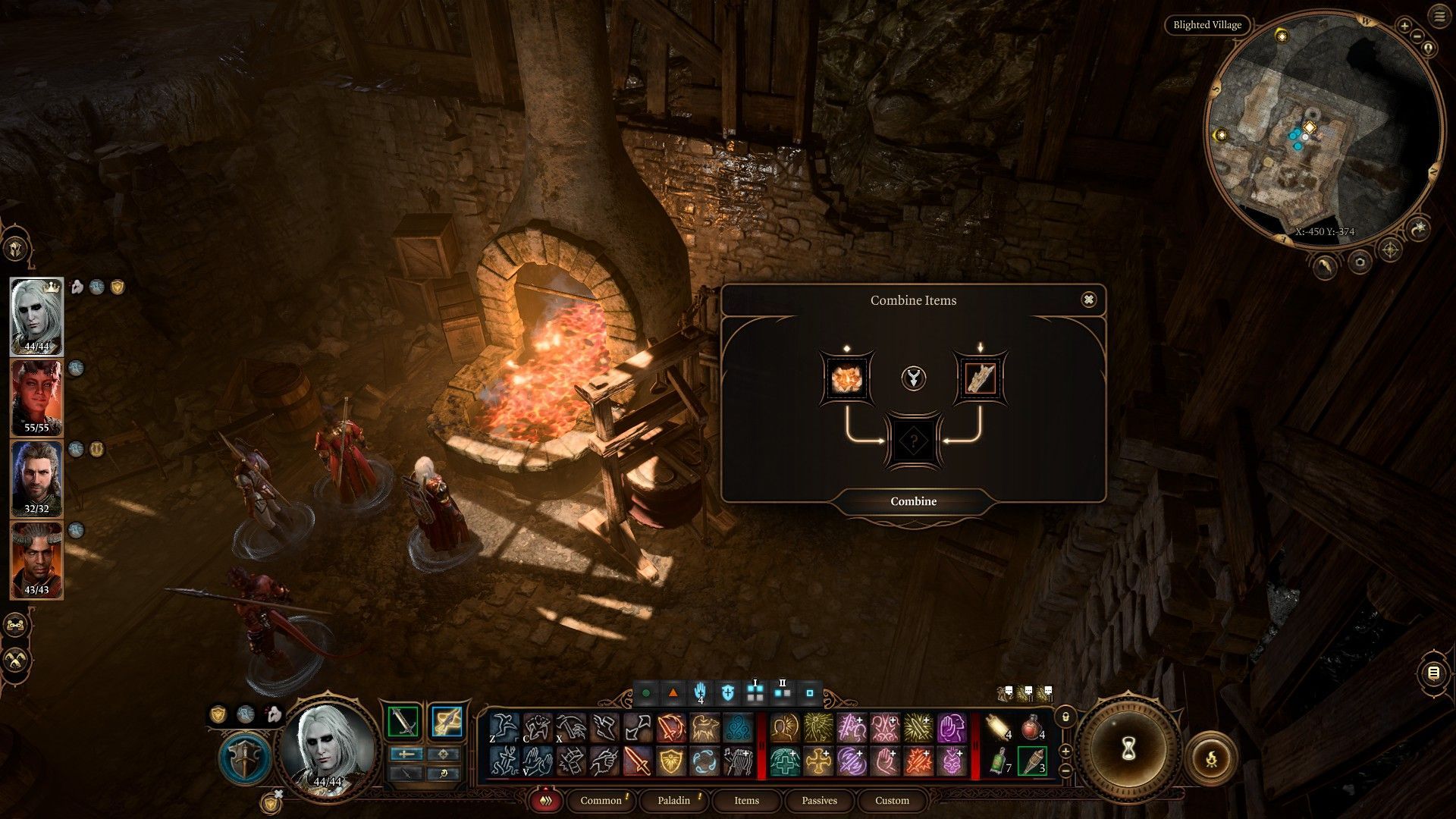Select the second ingredient slot on the right
1456x819 pixels.
[x=980, y=378]
